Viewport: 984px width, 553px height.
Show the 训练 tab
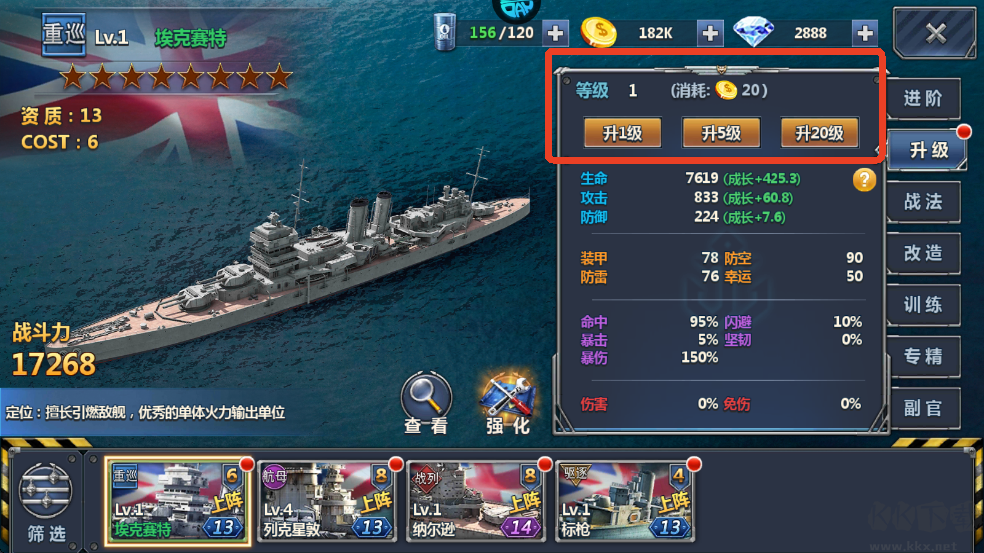click(x=923, y=305)
